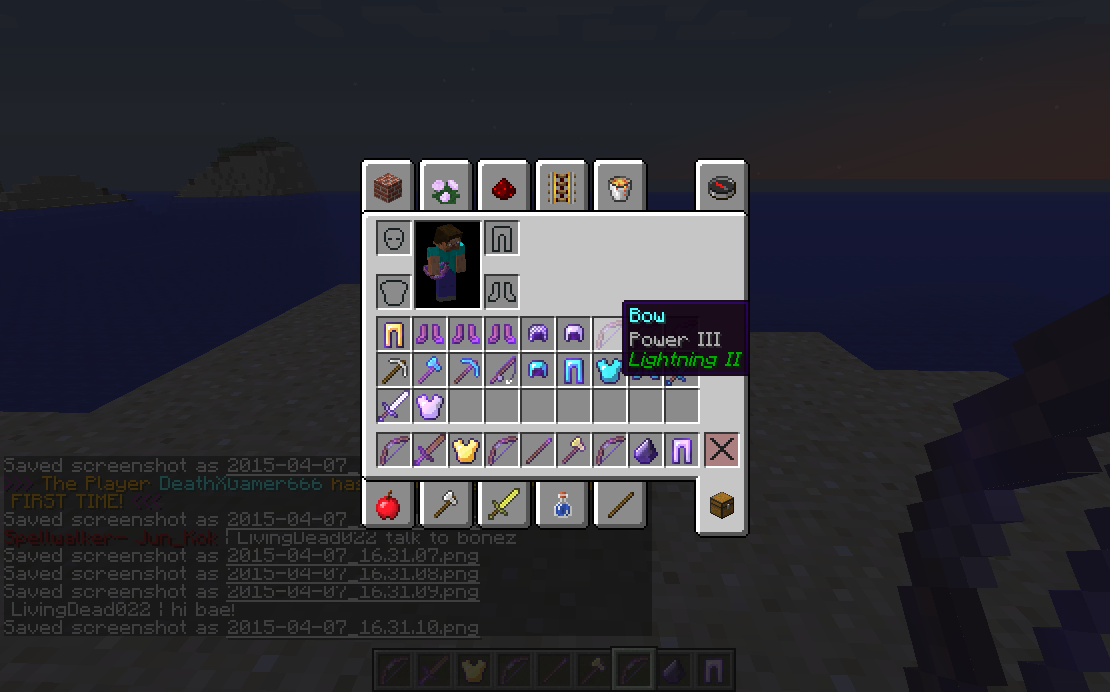Open the Miscellaneous lava bucket tab
Screen dimensions: 1110x692
(619, 187)
